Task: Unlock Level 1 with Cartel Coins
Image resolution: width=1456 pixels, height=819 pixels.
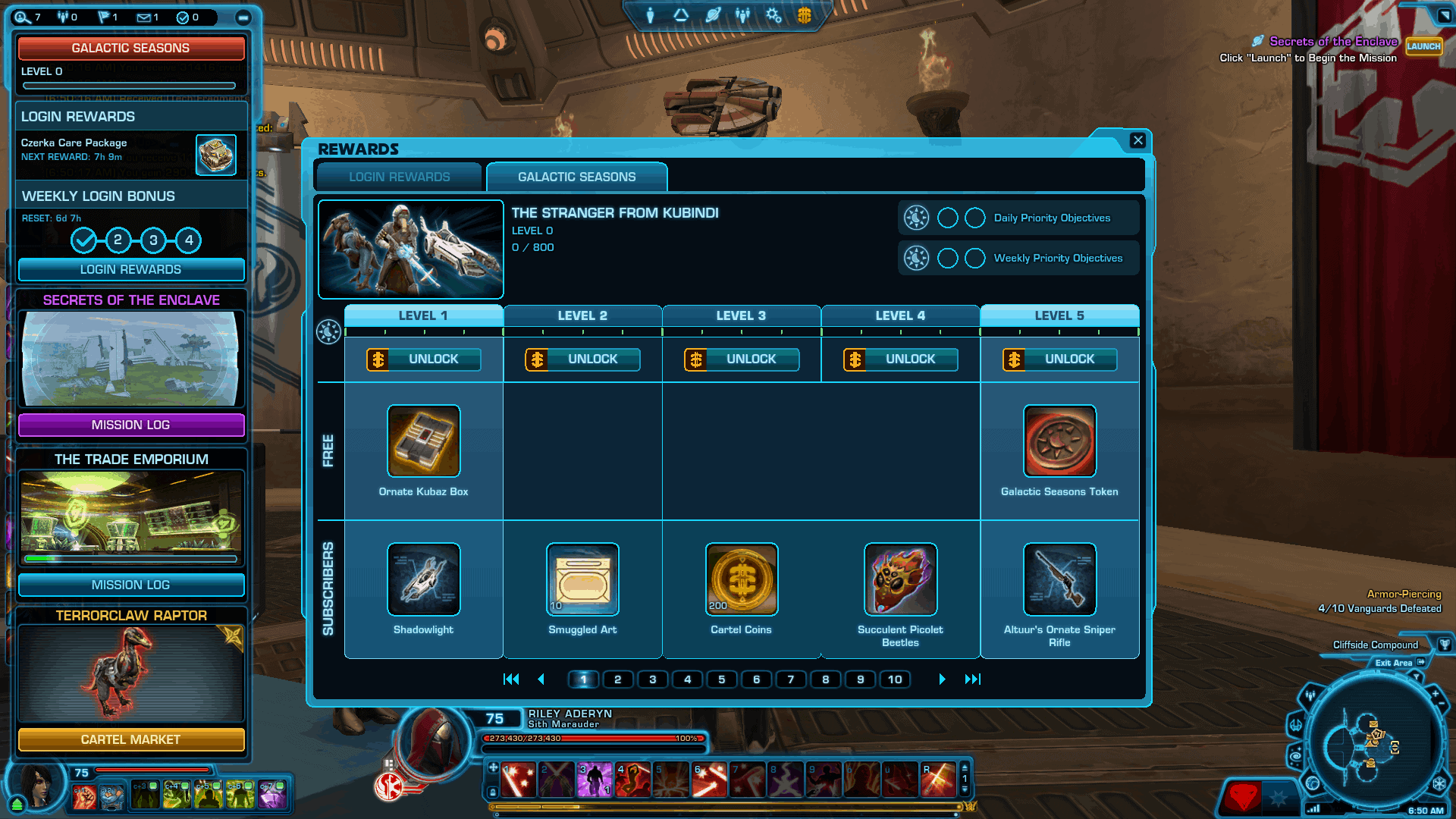Action: tap(424, 359)
